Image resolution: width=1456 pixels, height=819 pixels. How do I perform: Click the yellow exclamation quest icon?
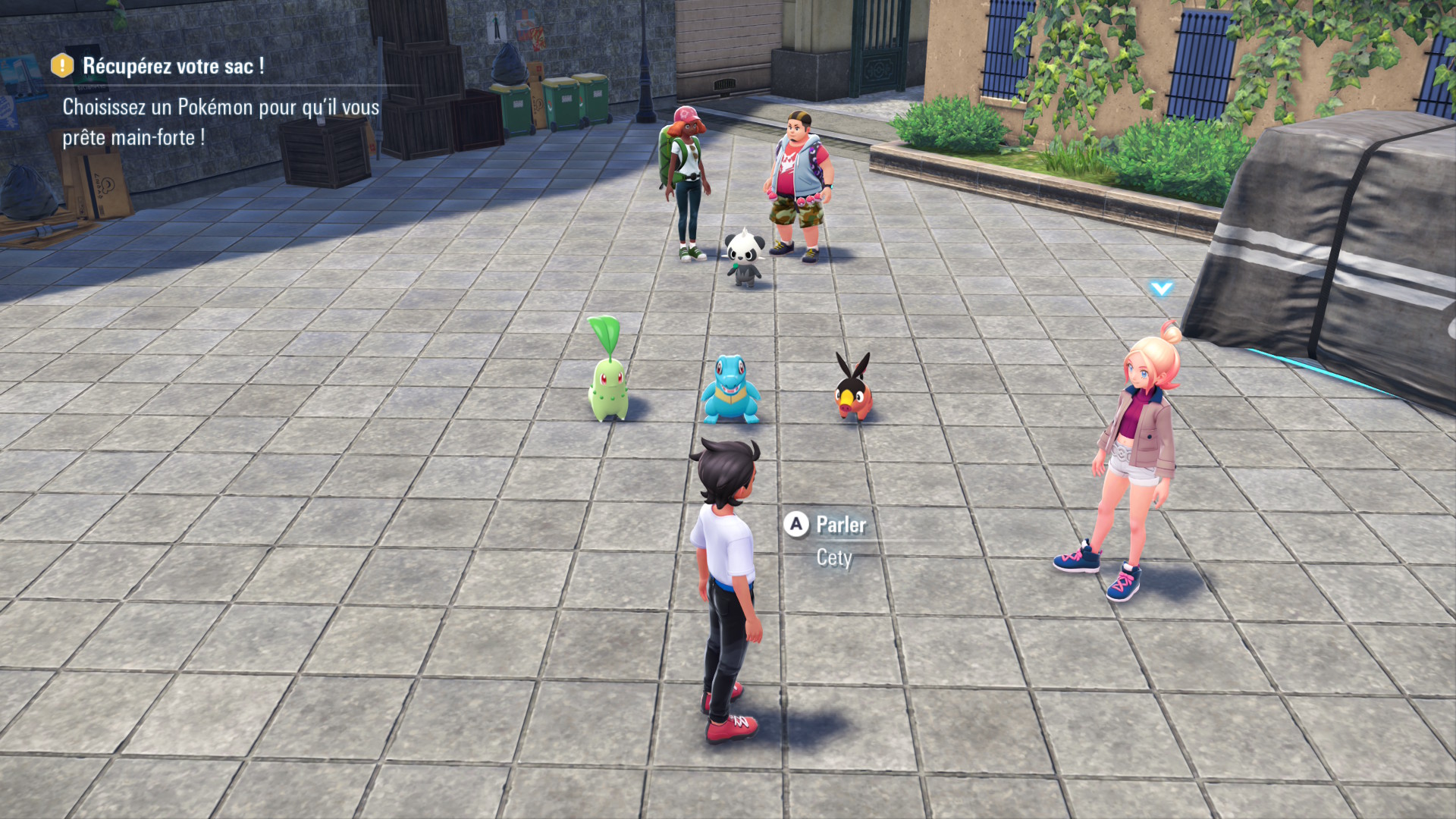[x=62, y=66]
